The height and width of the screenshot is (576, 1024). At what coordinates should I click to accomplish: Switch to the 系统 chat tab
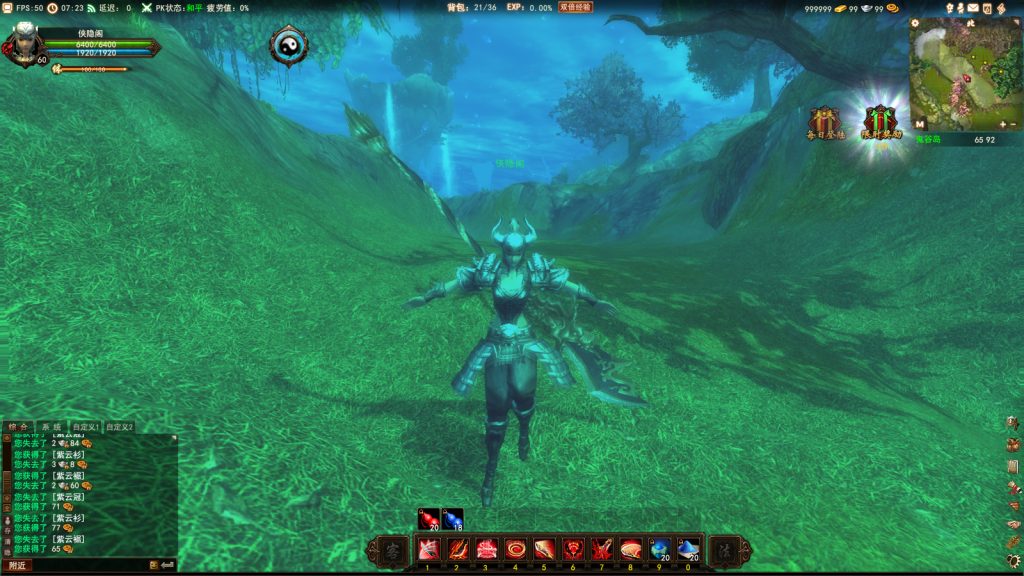pos(51,427)
